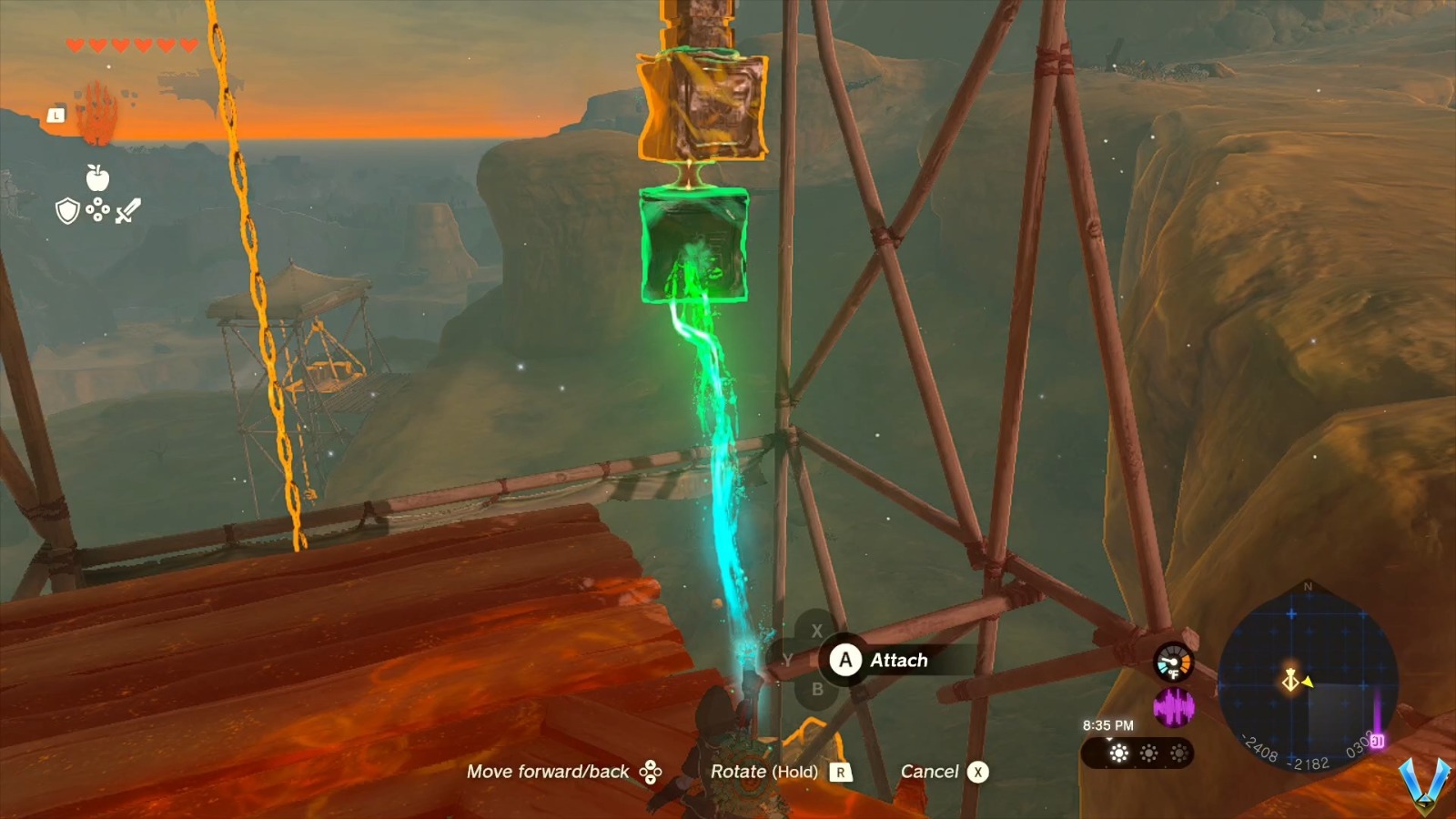Switch to the Attach action with the A button
The width and height of the screenshot is (1456, 819).
point(846,661)
